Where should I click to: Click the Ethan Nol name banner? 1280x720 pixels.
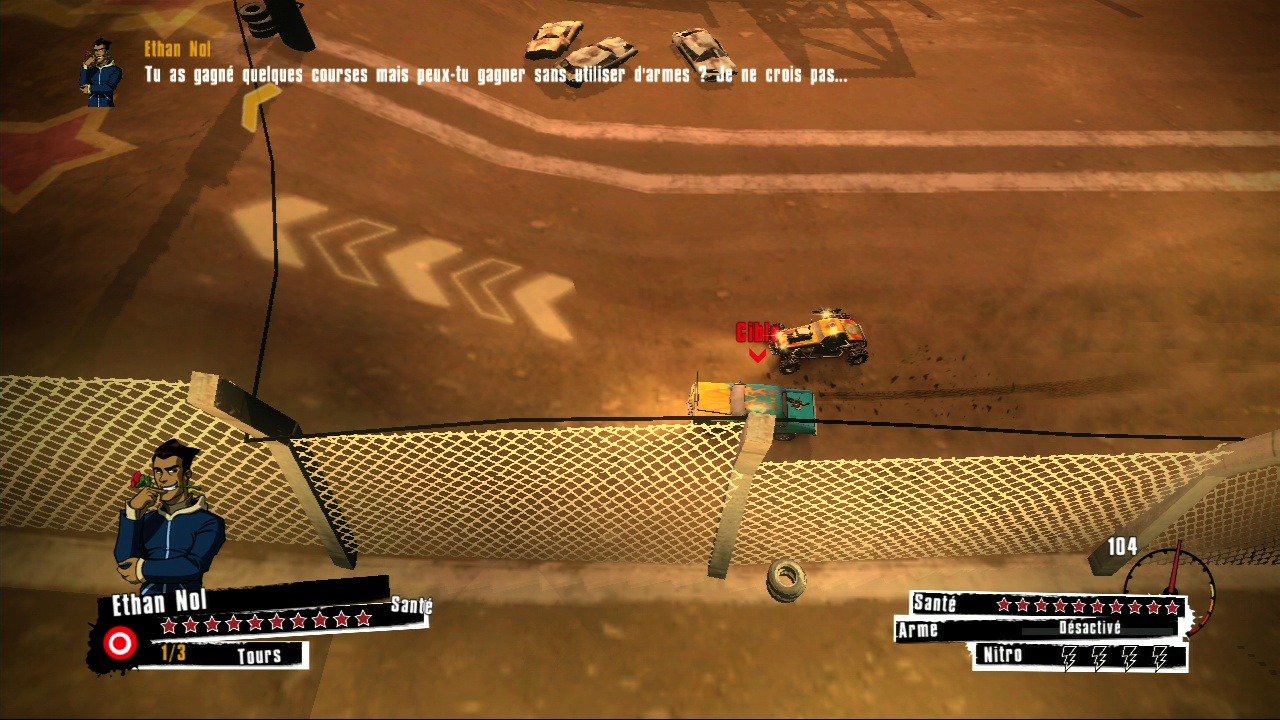click(160, 600)
